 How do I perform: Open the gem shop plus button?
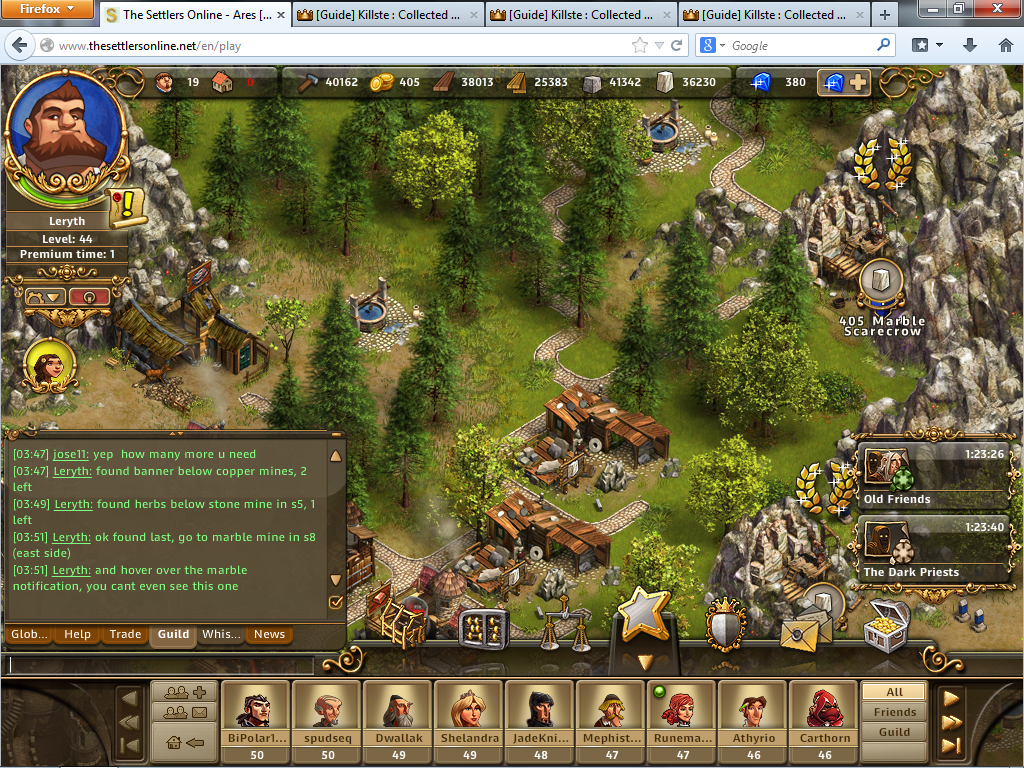click(844, 83)
